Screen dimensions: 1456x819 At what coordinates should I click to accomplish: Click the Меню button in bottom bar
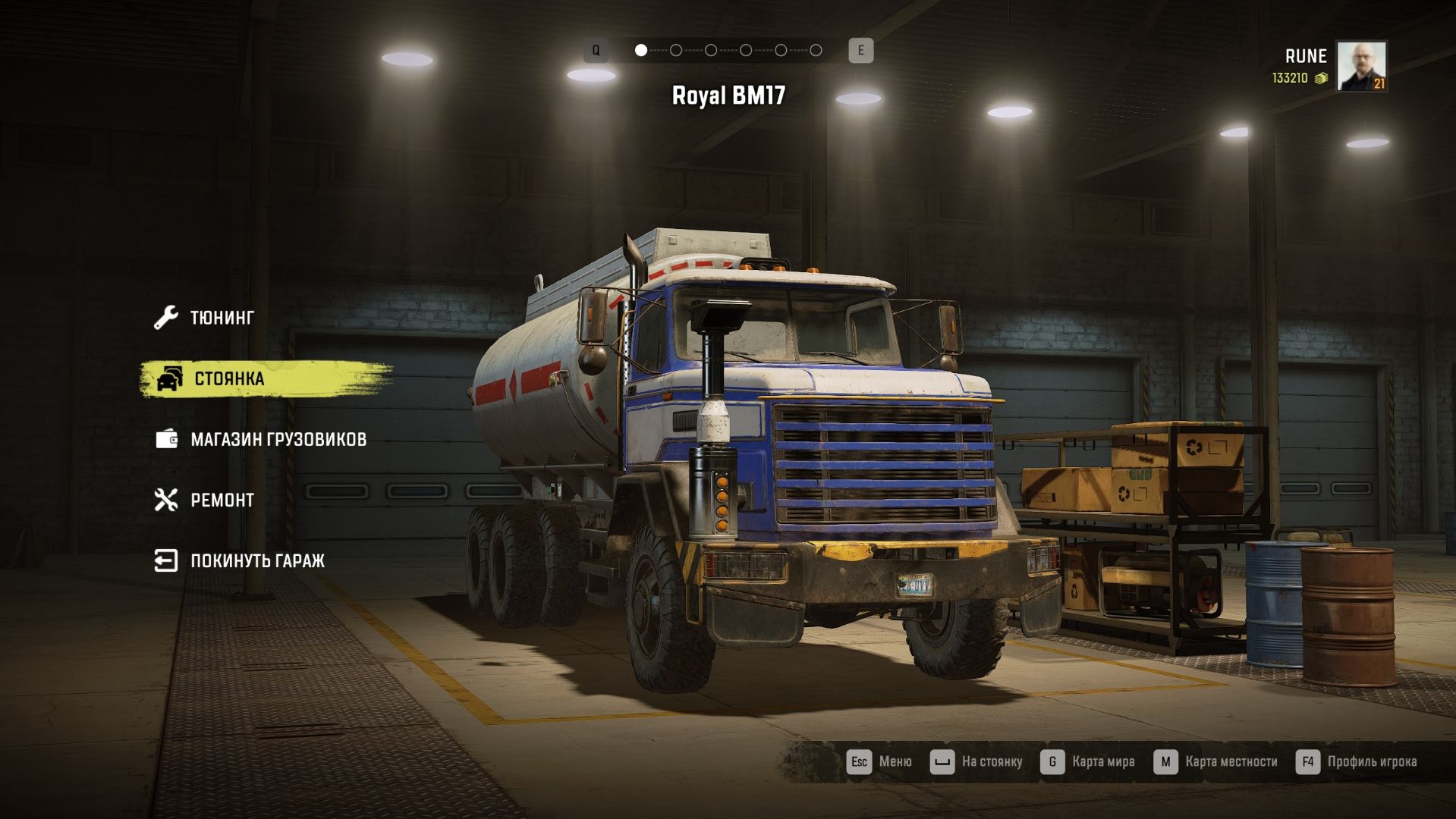tap(879, 761)
